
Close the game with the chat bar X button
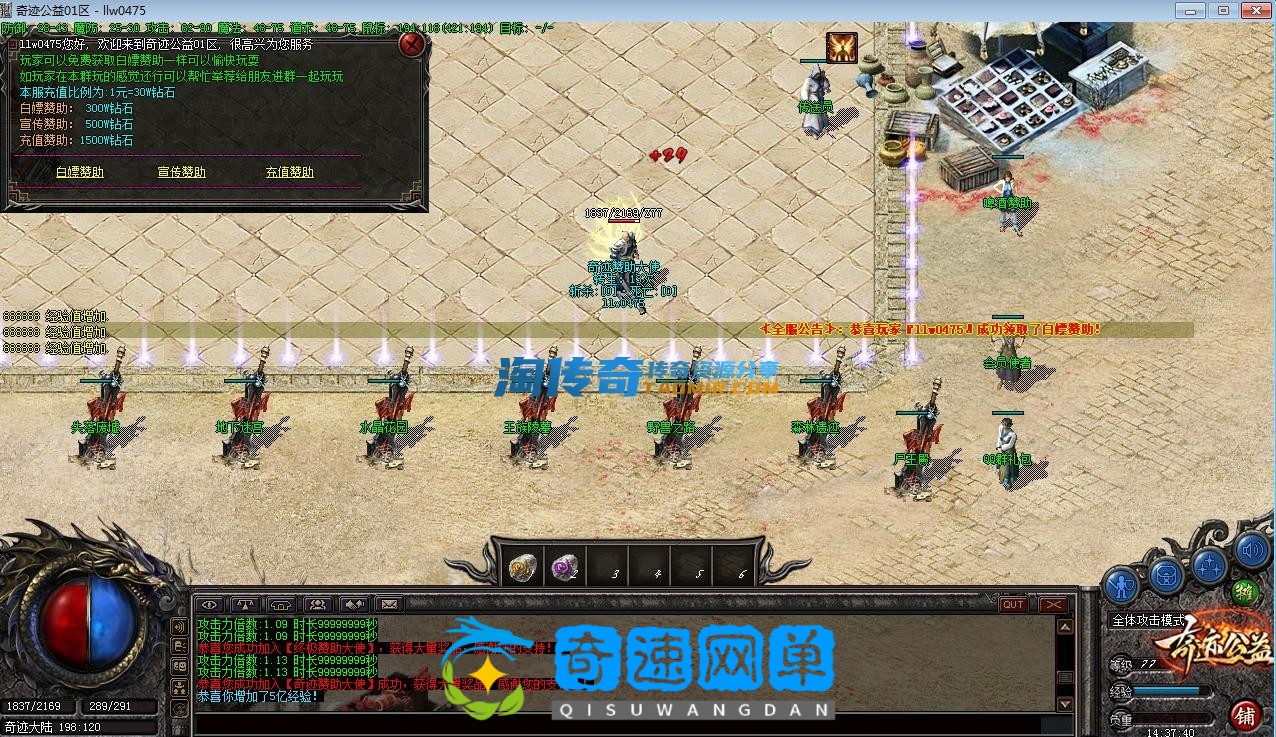pos(1053,604)
